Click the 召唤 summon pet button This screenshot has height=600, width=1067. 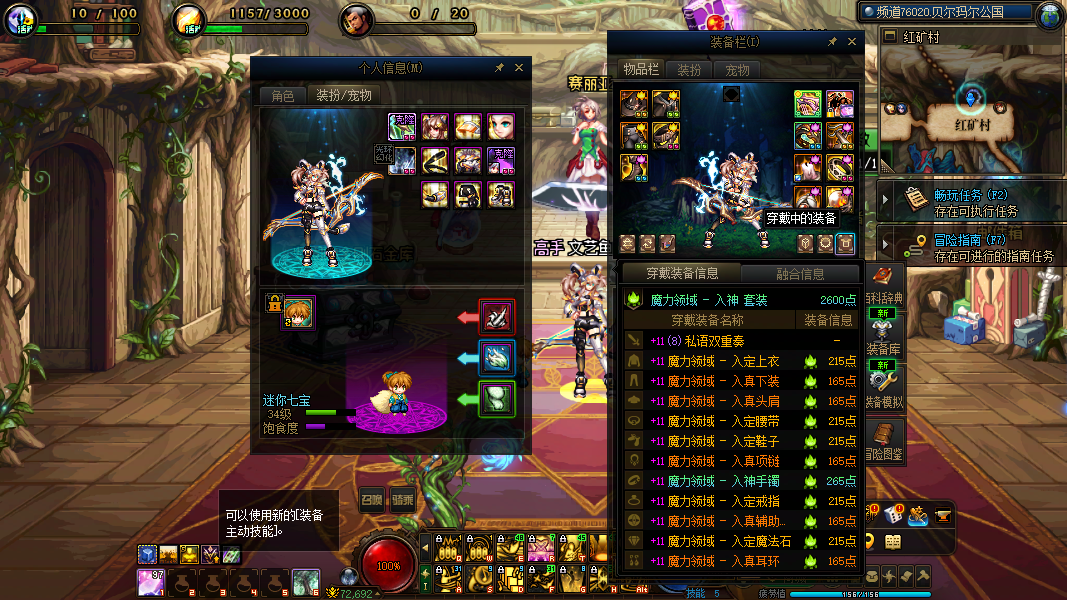coord(372,500)
